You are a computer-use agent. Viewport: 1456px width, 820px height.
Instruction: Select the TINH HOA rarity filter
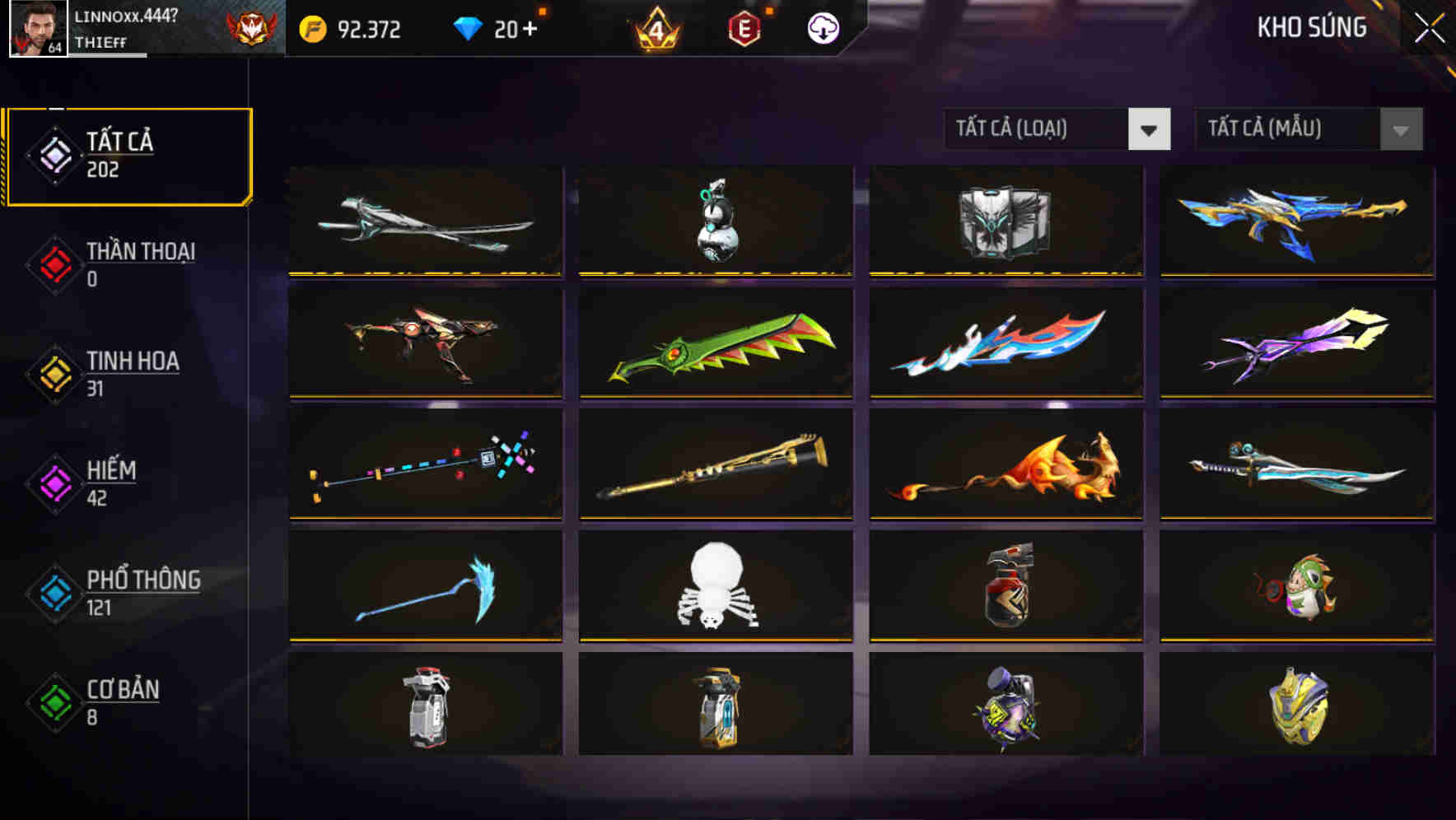[x=133, y=373]
